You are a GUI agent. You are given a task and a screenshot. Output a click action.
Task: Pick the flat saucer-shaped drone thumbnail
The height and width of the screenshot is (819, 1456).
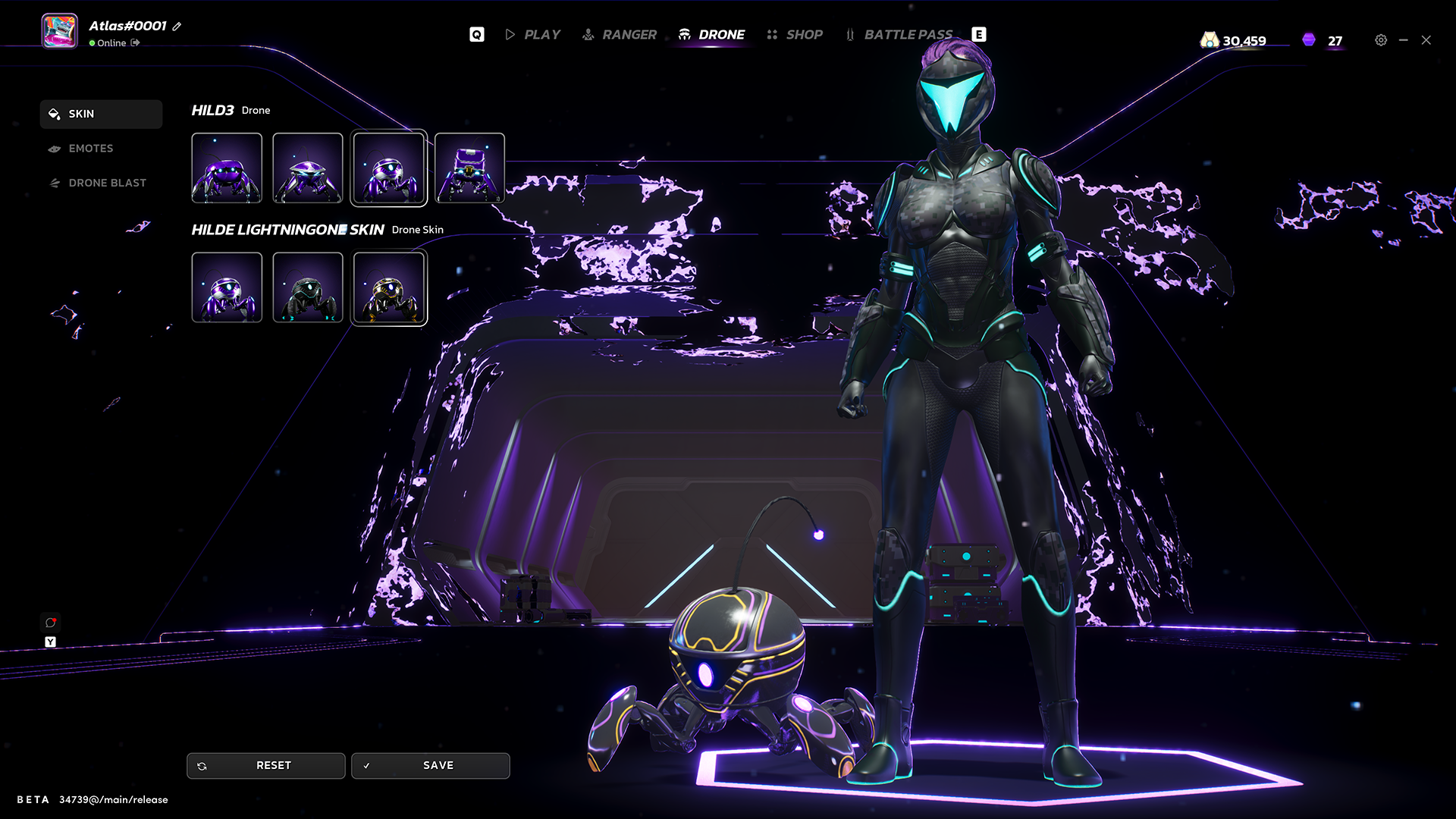[308, 168]
